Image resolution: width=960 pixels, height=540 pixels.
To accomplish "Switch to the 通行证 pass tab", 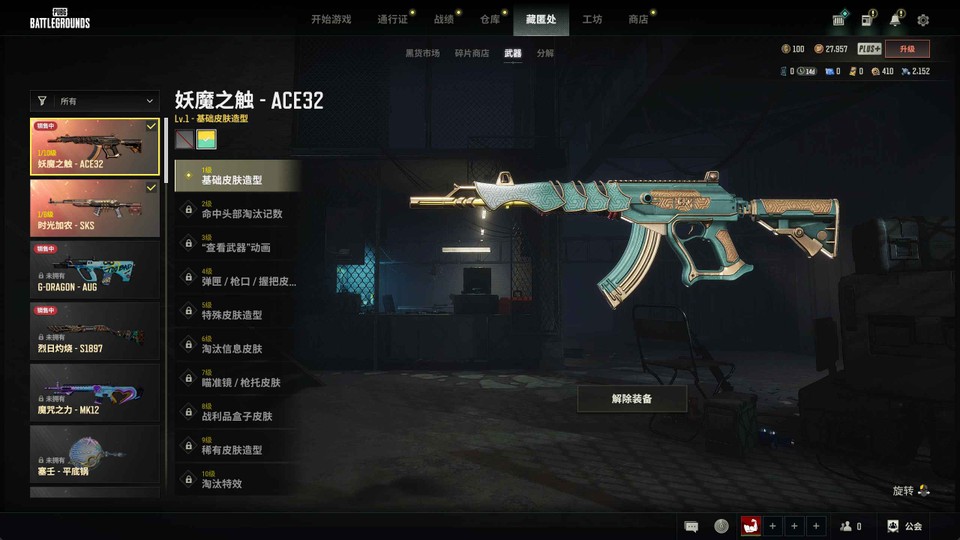I will [392, 19].
